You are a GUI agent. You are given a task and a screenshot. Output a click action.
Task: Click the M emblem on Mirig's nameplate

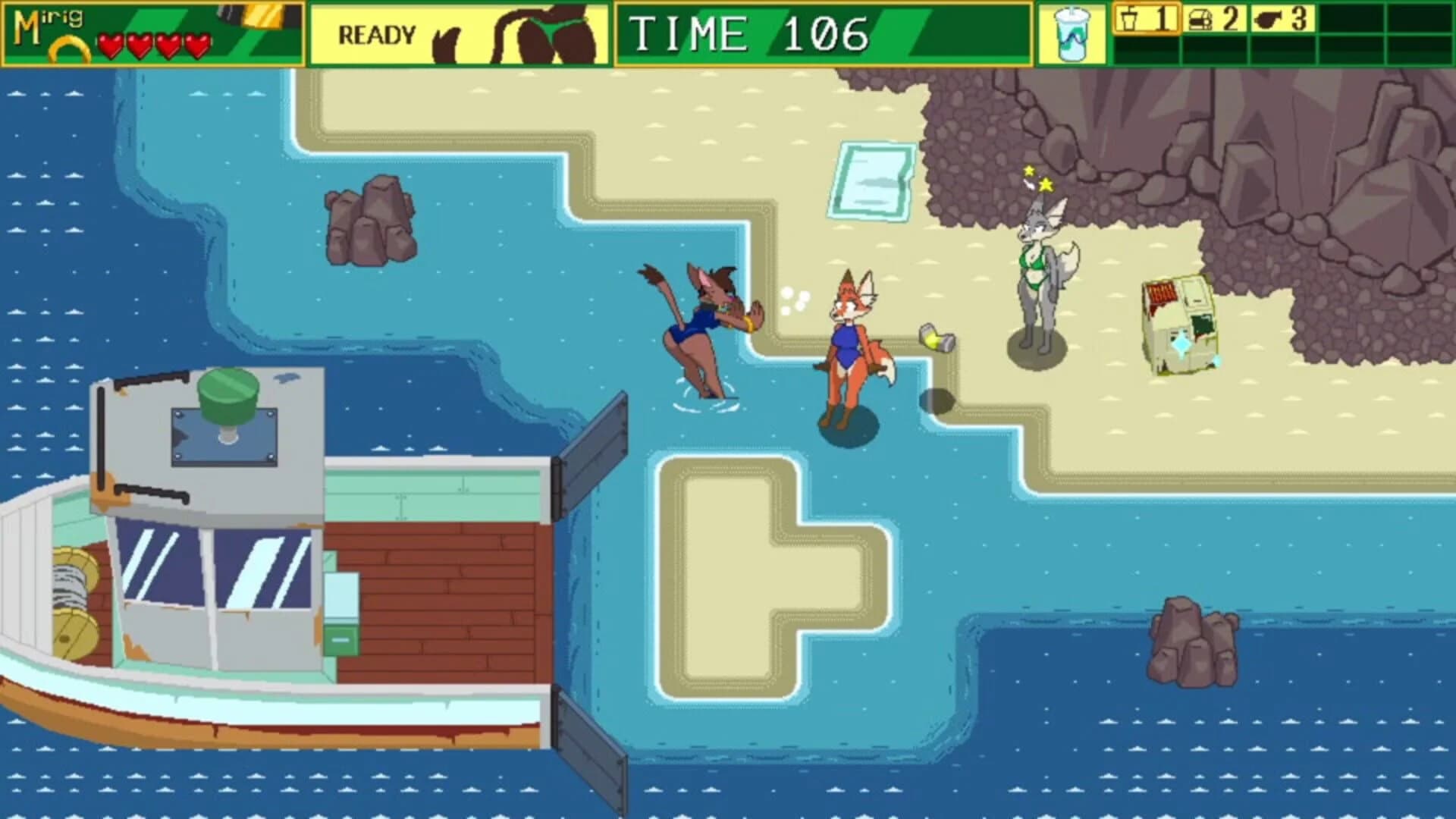coord(27,25)
